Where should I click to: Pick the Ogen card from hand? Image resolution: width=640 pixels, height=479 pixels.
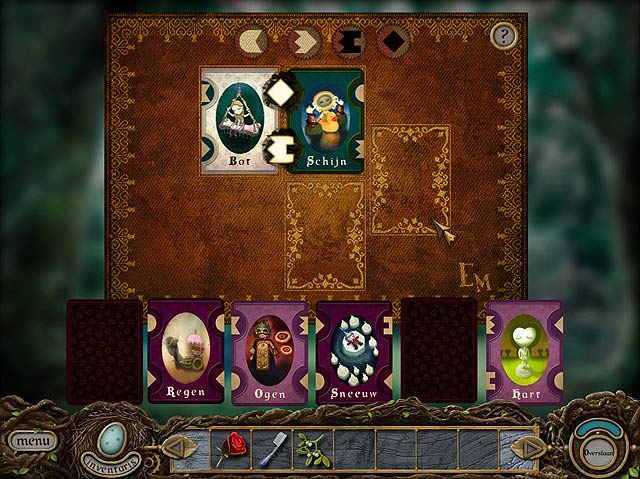coord(270,353)
